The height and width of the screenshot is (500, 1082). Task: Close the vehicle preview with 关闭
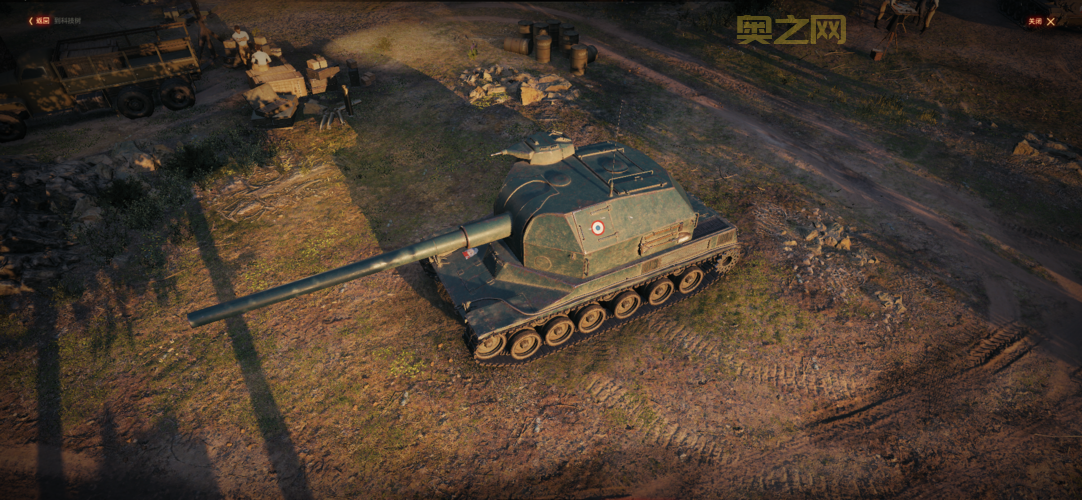[x=1041, y=21]
